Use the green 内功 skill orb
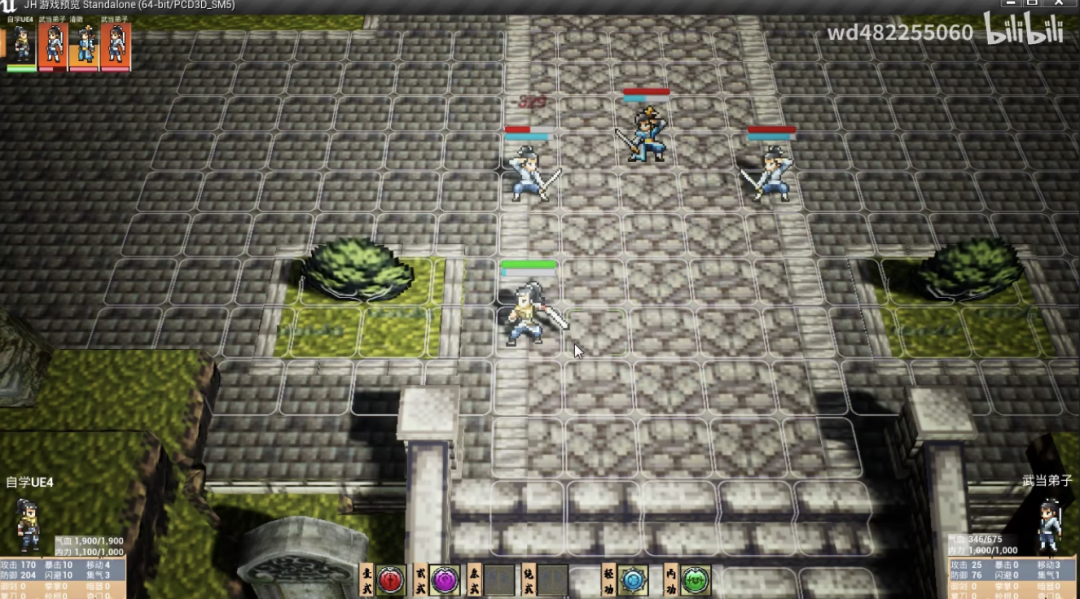This screenshot has width=1080, height=599. pos(696,580)
